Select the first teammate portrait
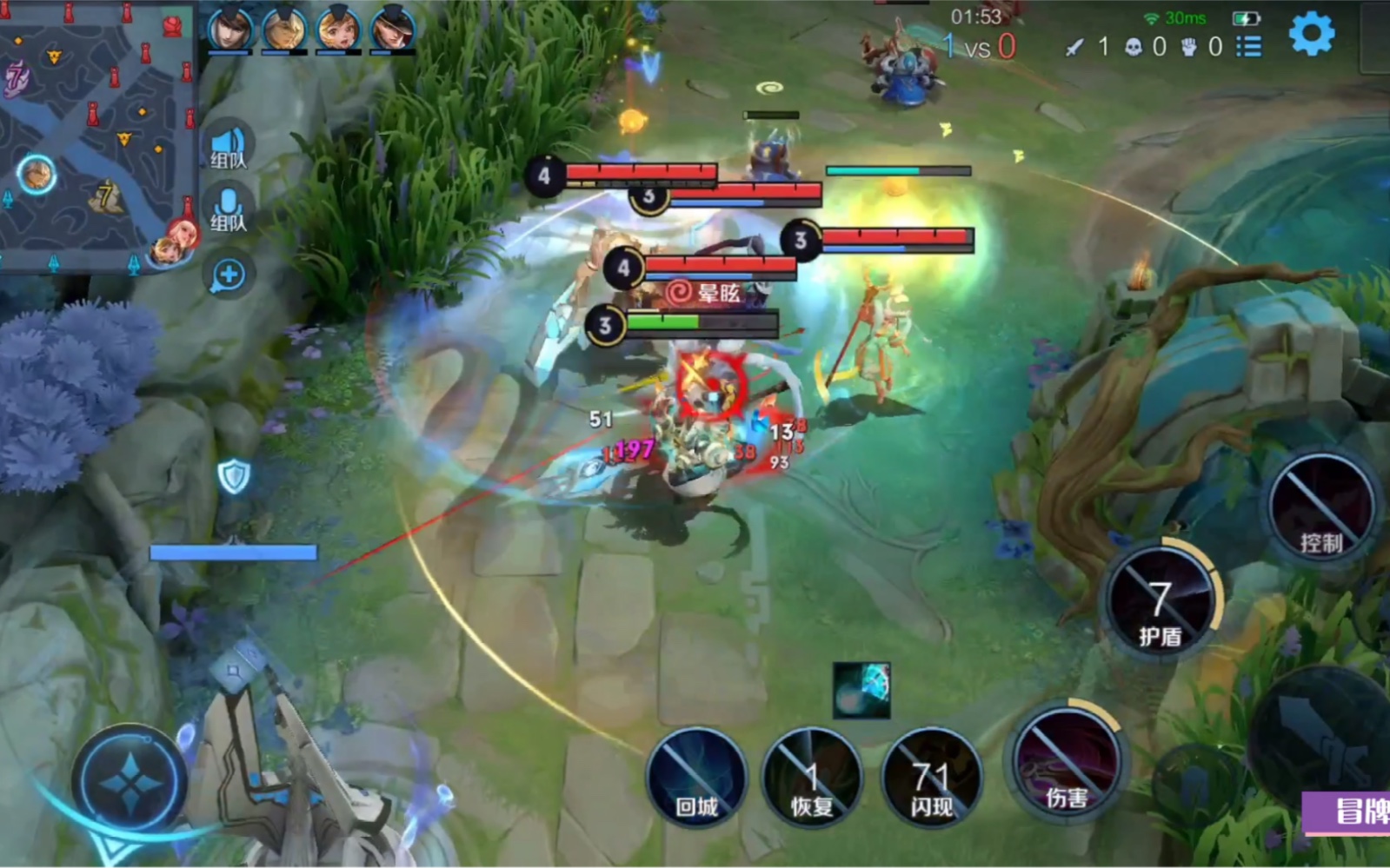The height and width of the screenshot is (868, 1390). (230, 29)
